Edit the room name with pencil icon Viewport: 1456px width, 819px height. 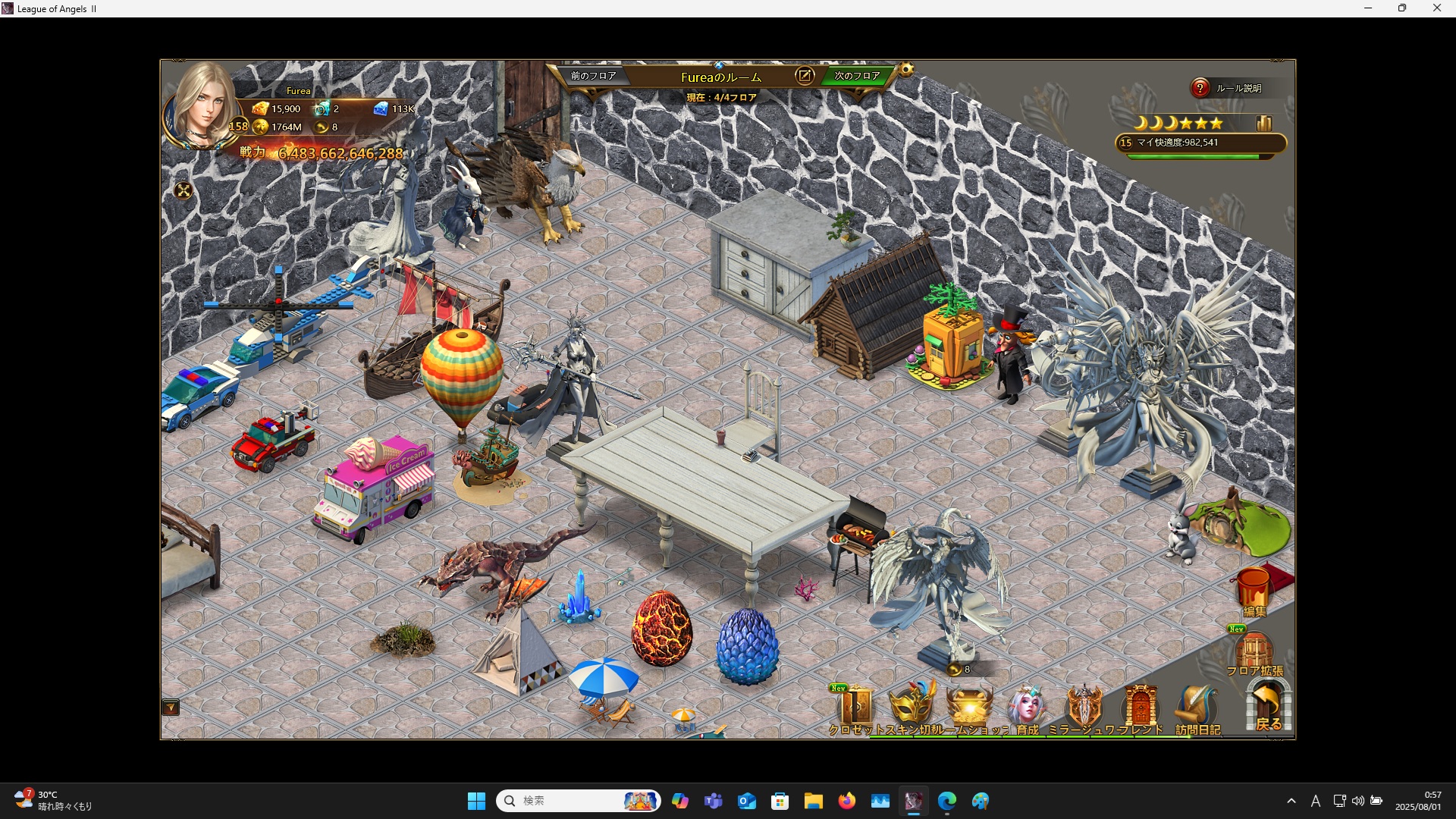[x=805, y=76]
